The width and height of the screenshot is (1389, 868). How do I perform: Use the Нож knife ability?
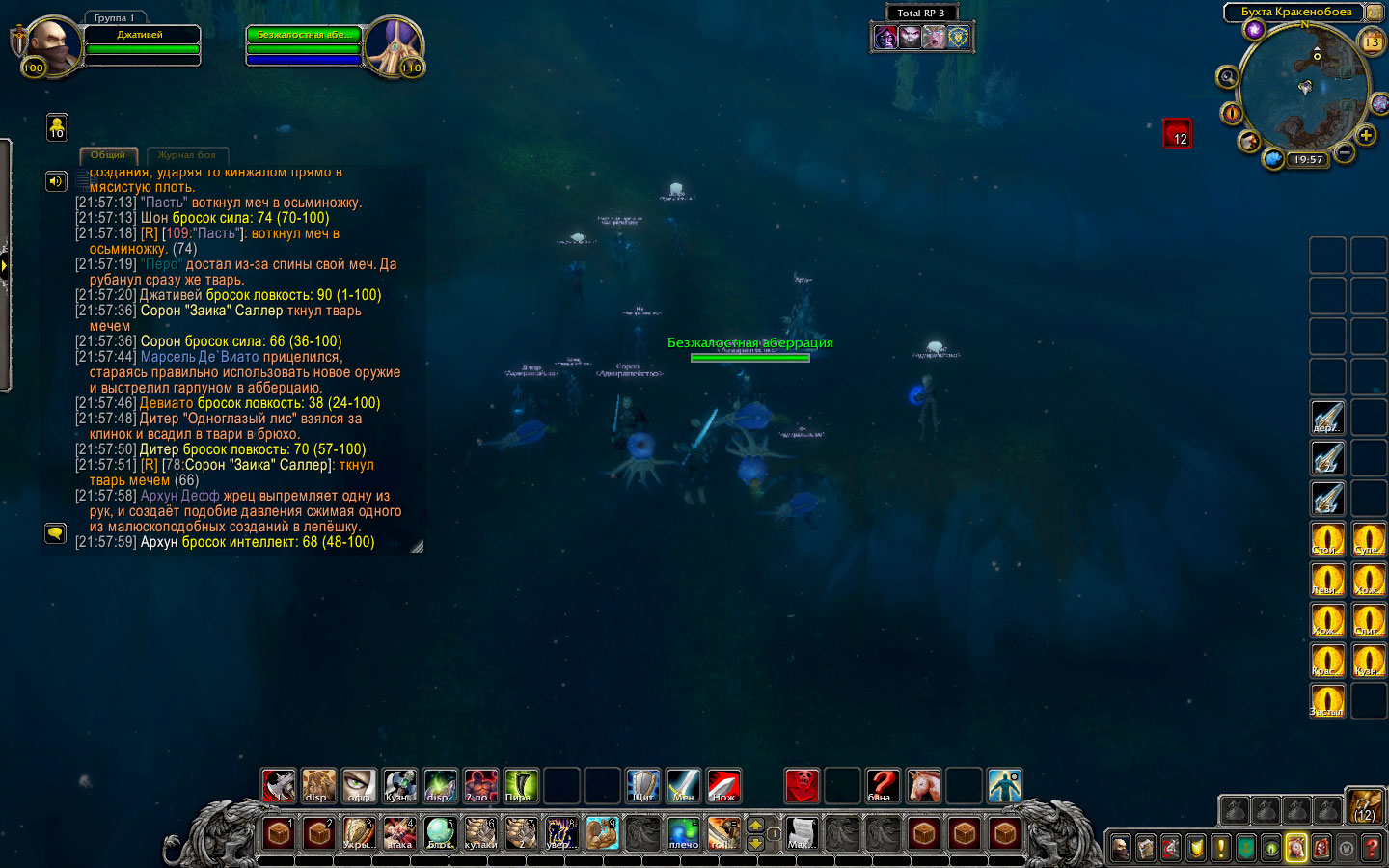(723, 786)
